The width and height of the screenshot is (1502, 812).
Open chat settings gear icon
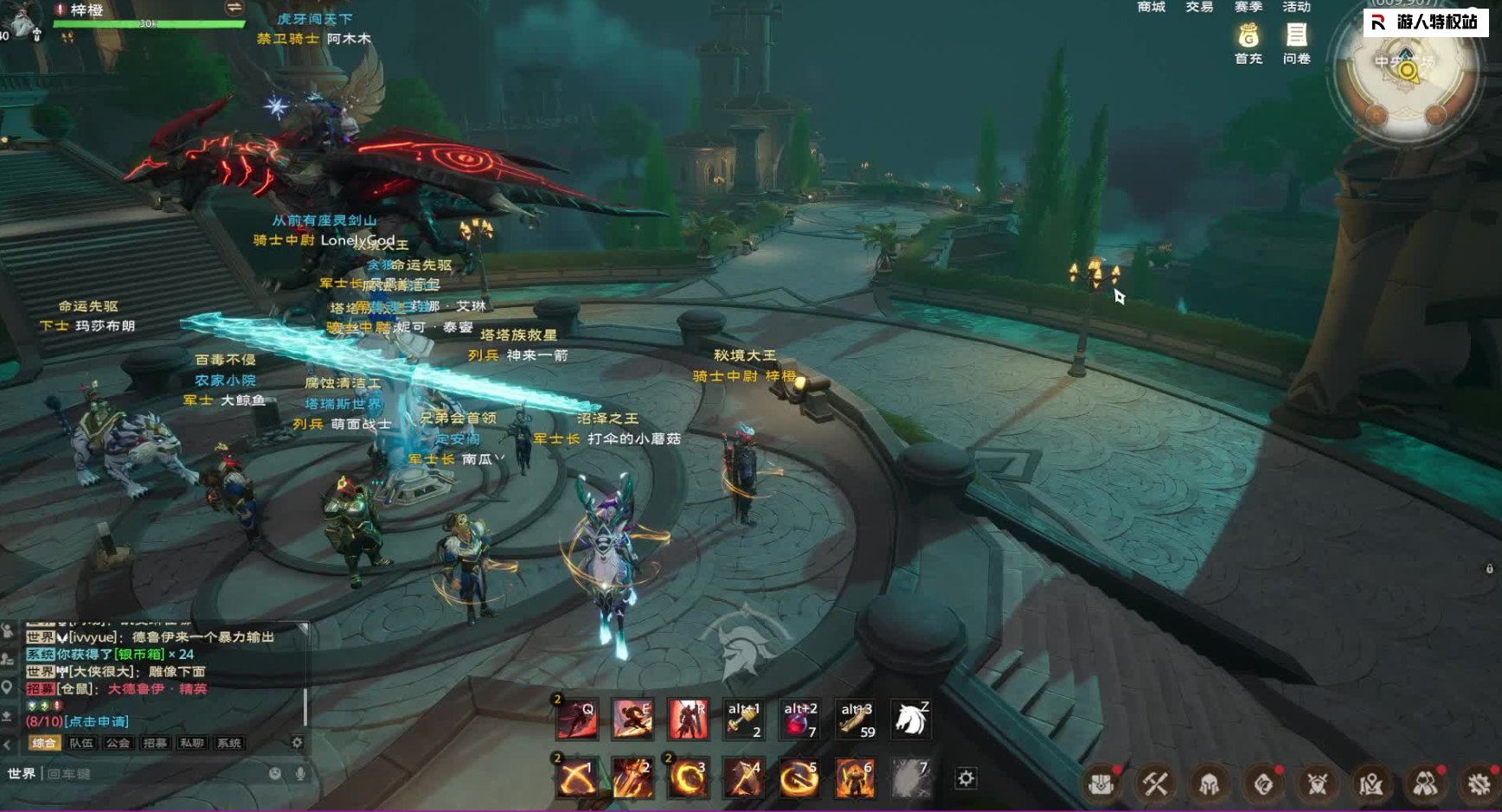pos(297,743)
